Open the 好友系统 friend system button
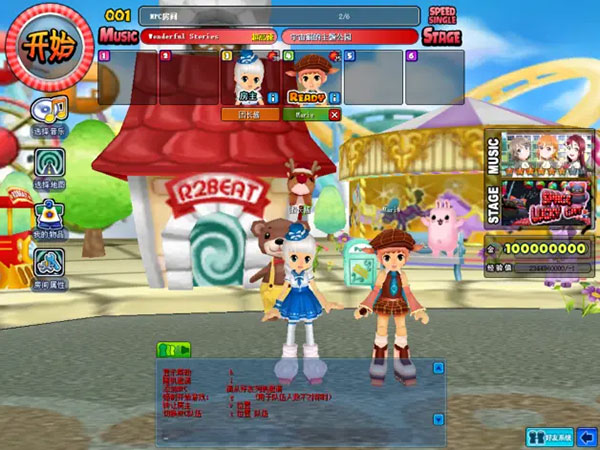Image resolution: width=600 pixels, height=450 pixels. tap(549, 436)
